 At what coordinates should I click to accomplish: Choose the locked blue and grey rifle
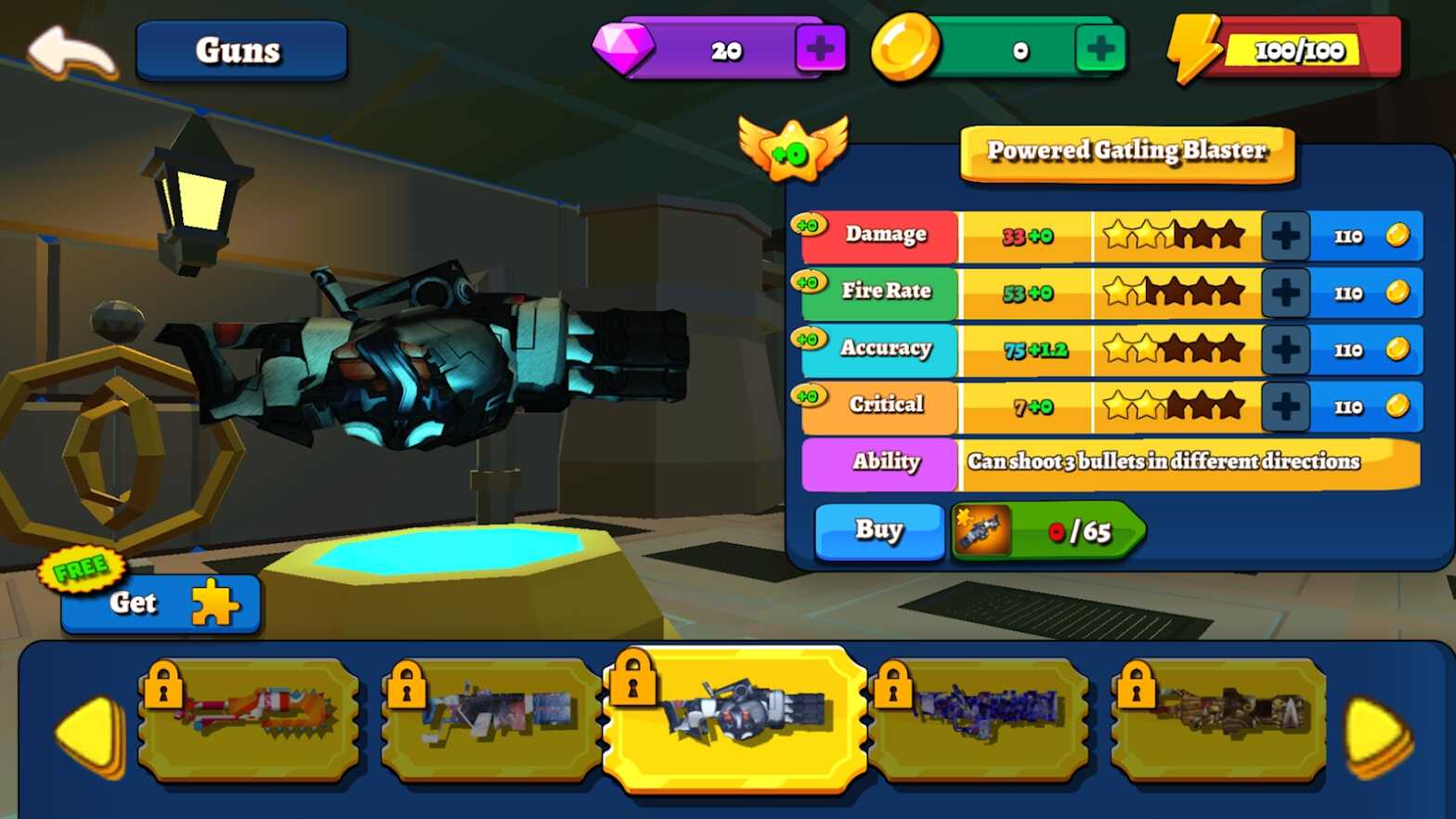pos(492,718)
